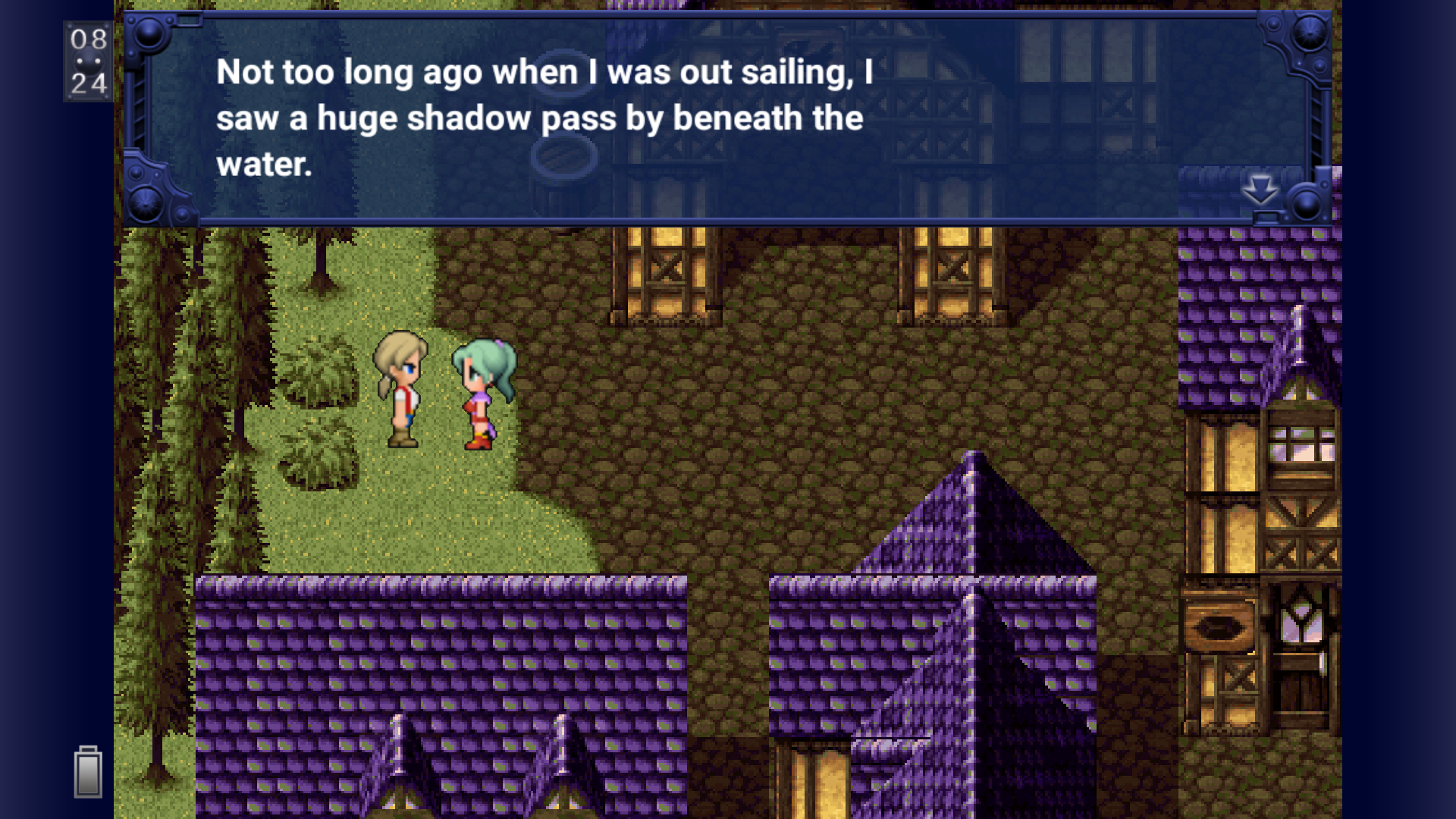
Task: Advance dialogue with the down arrow
Action: [x=1260, y=190]
